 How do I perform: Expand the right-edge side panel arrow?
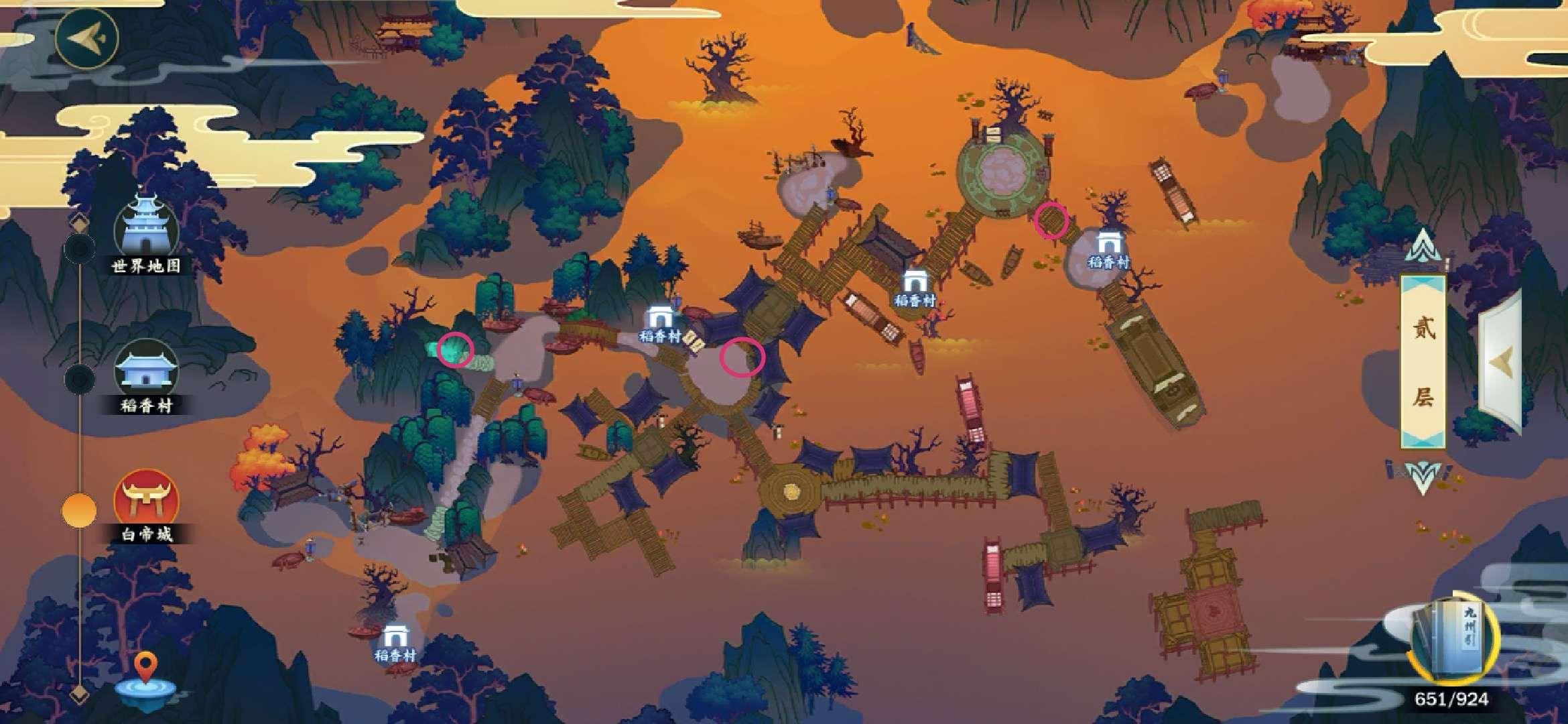[1501, 362]
